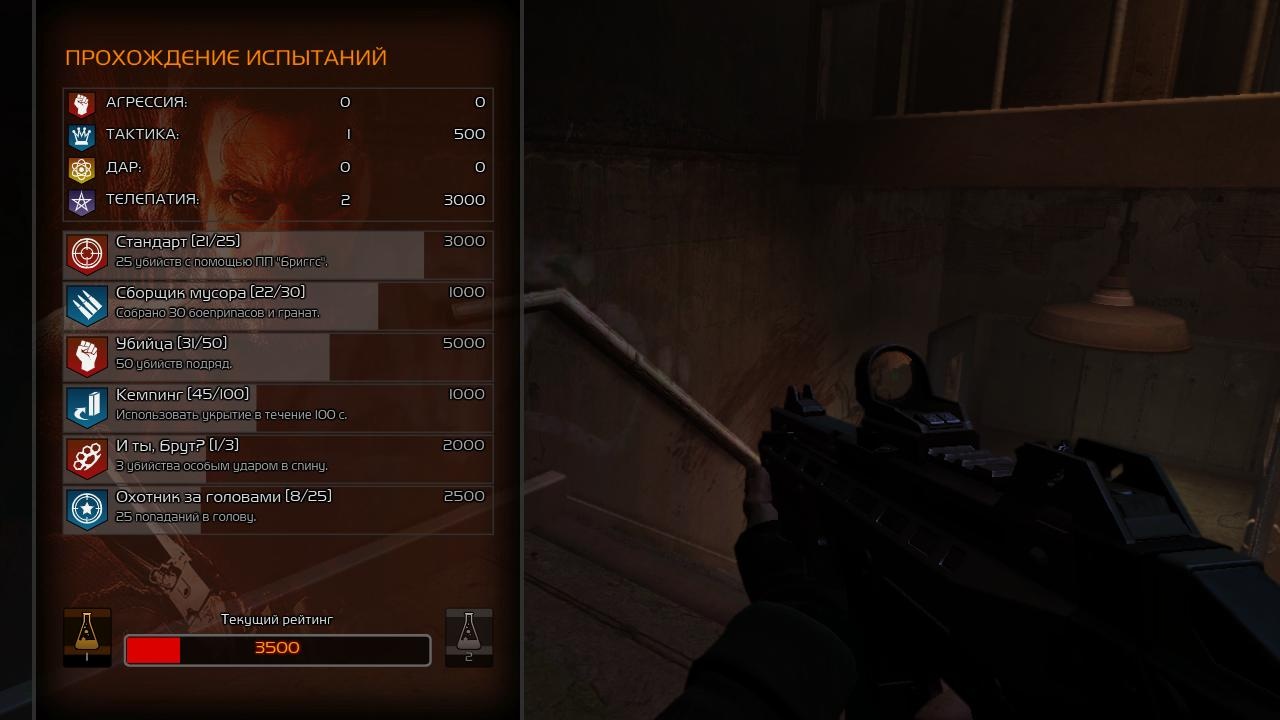
Task: Open the Убийца challenge row
Action: pyautogui.click(x=278, y=357)
